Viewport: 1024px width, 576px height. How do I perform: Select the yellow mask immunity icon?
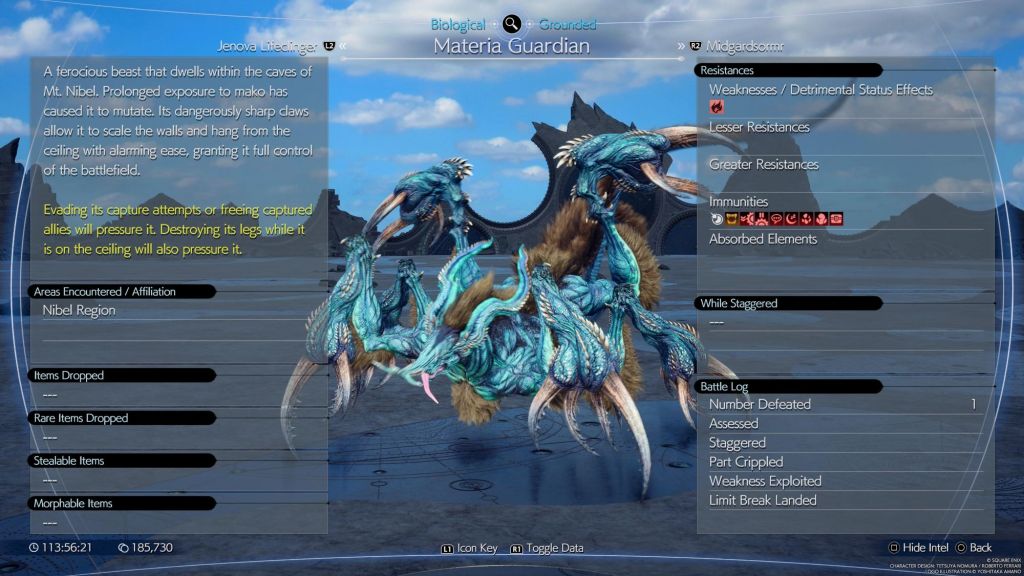(731, 219)
